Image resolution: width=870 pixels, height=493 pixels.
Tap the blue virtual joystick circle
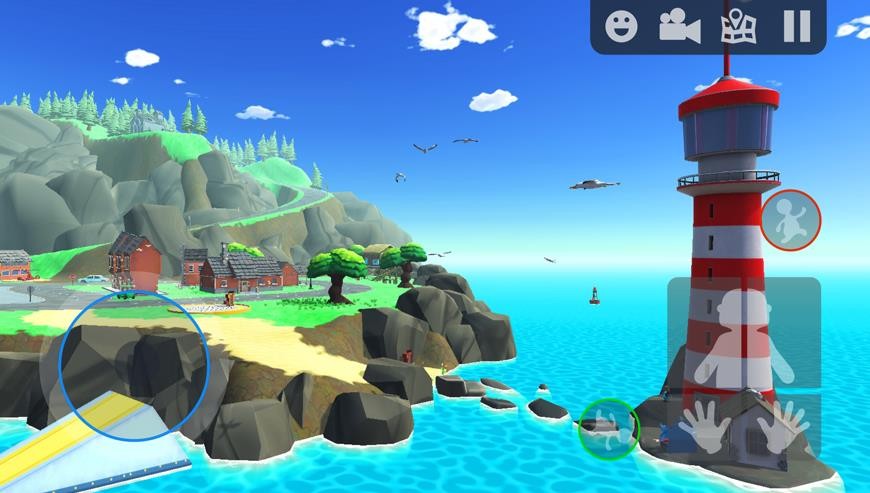[x=134, y=364]
